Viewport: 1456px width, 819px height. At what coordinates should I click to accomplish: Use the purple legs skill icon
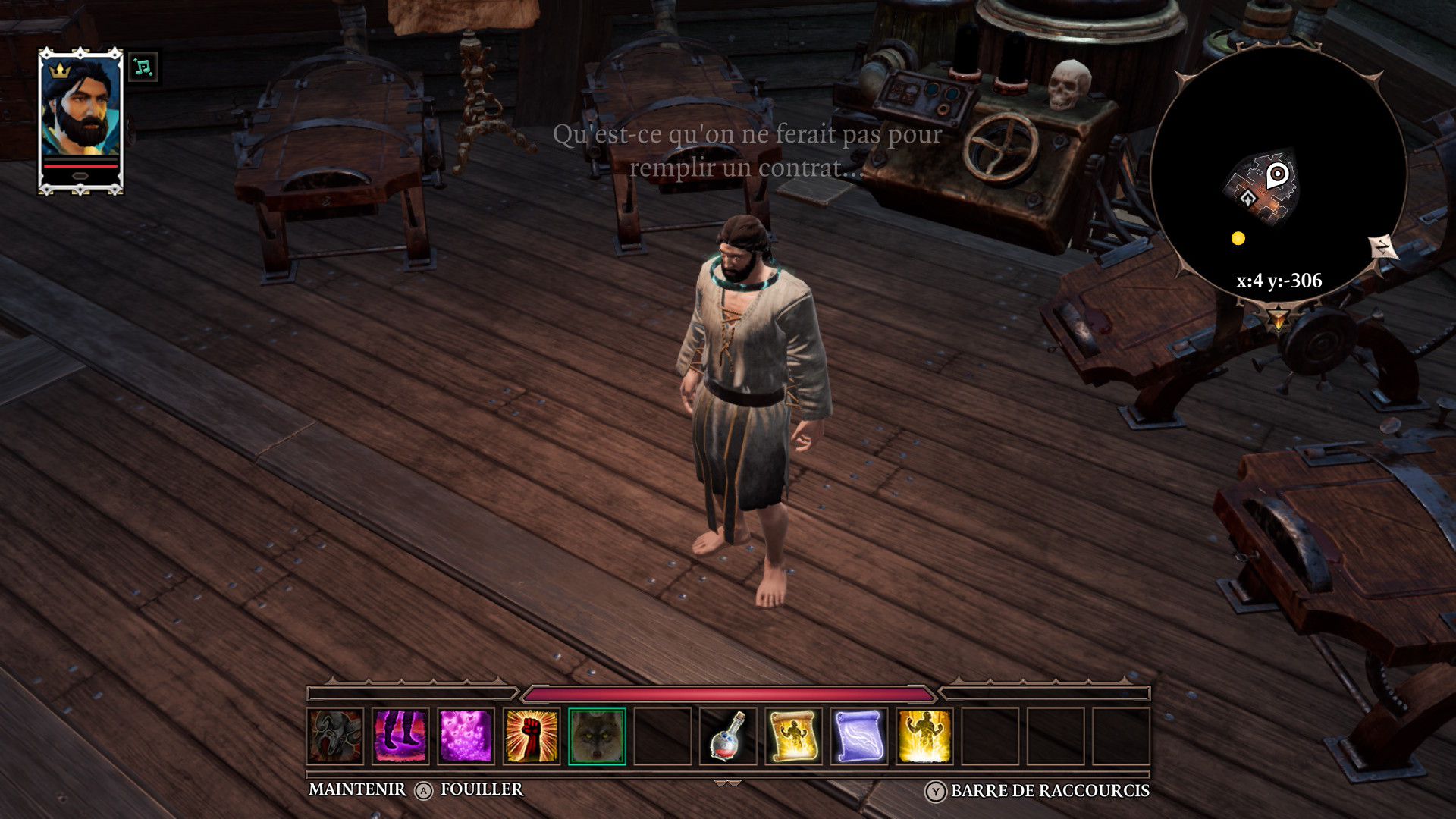(401, 736)
